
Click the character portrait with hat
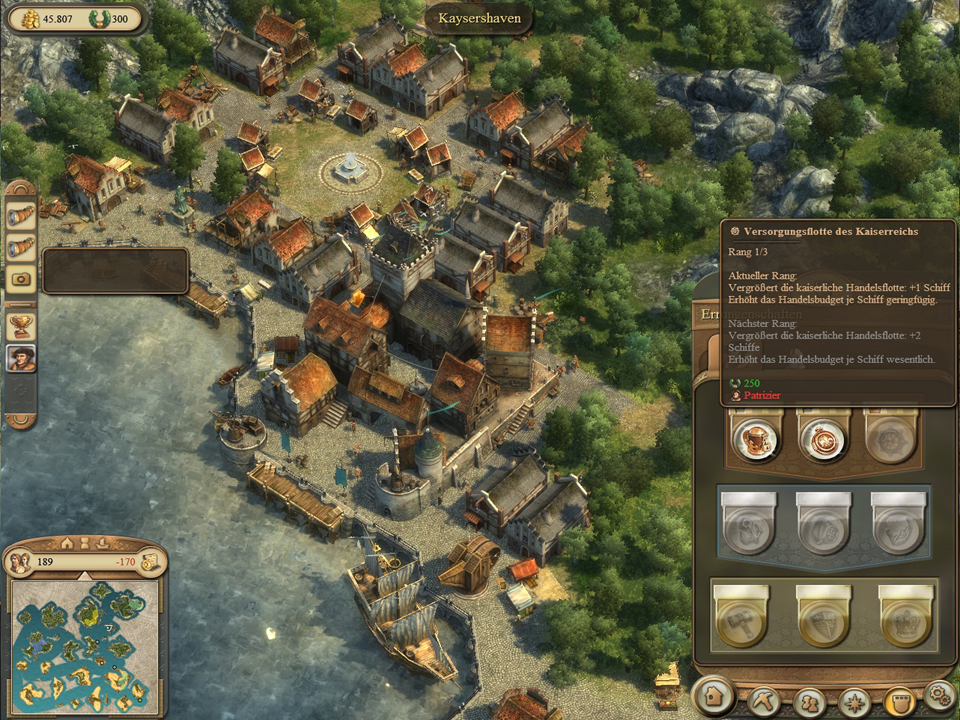[21, 358]
